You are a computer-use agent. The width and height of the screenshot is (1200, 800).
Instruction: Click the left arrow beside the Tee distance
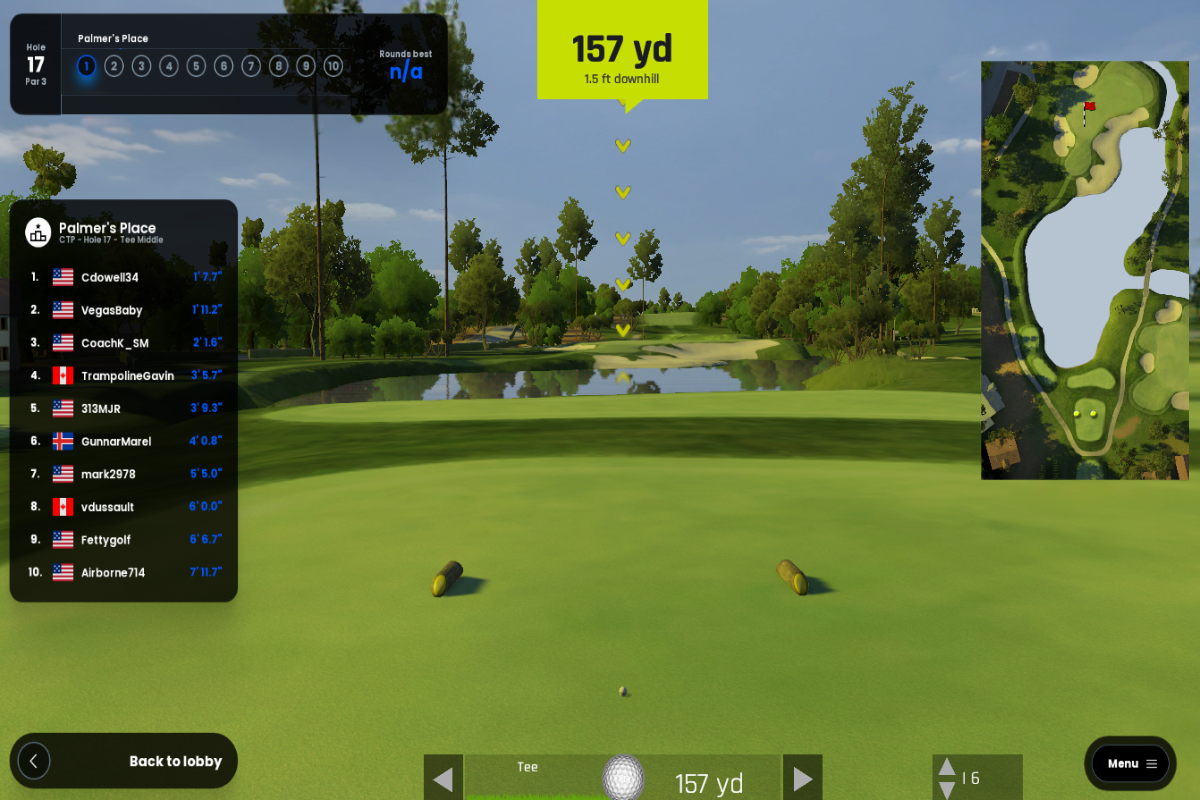click(444, 779)
